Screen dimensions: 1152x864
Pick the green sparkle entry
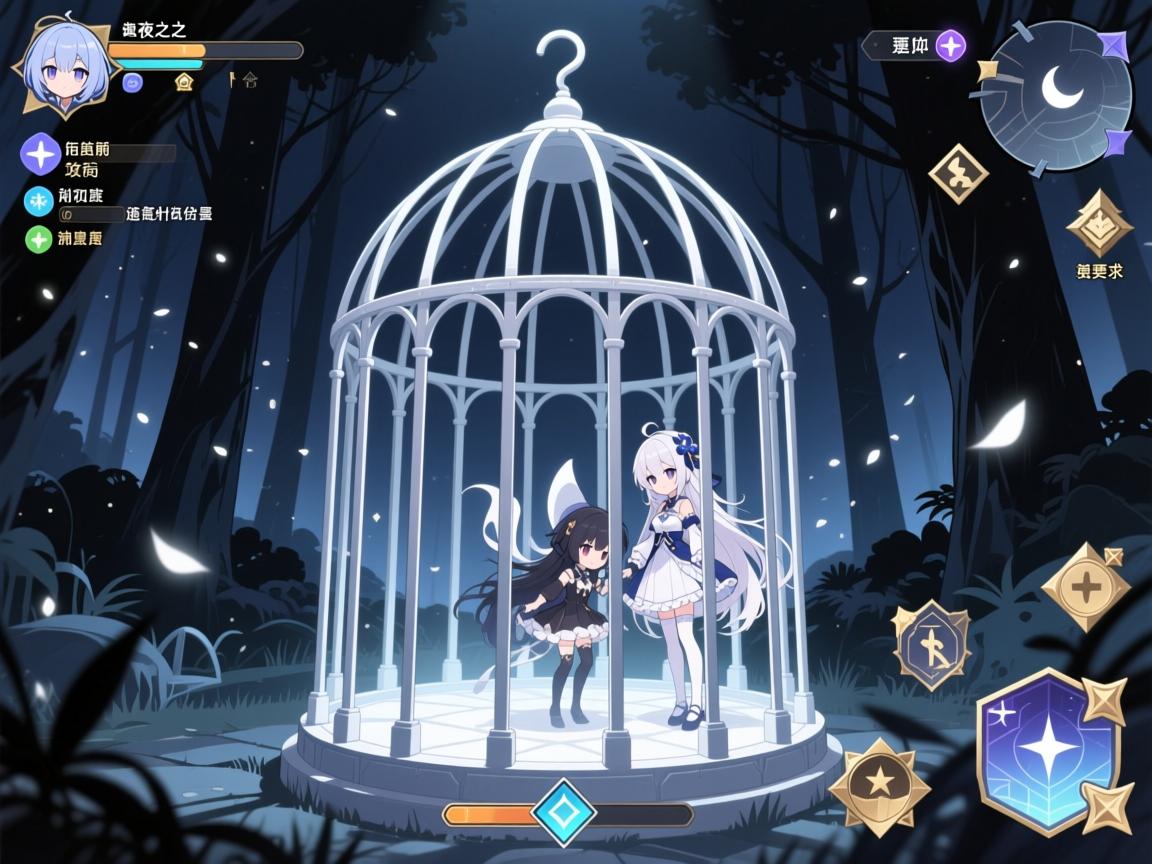pyautogui.click(x=38, y=239)
